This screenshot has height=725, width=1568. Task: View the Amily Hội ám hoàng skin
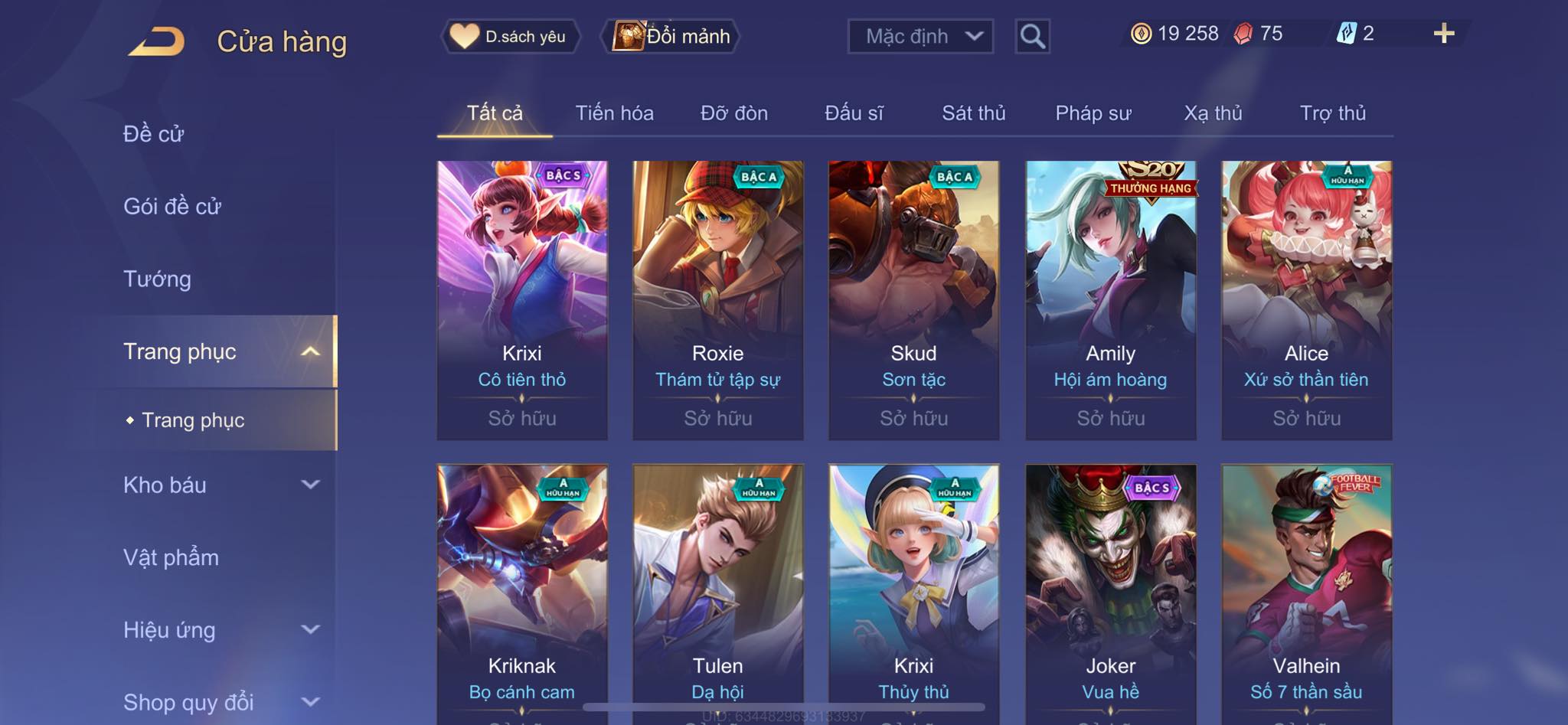click(x=1110, y=299)
